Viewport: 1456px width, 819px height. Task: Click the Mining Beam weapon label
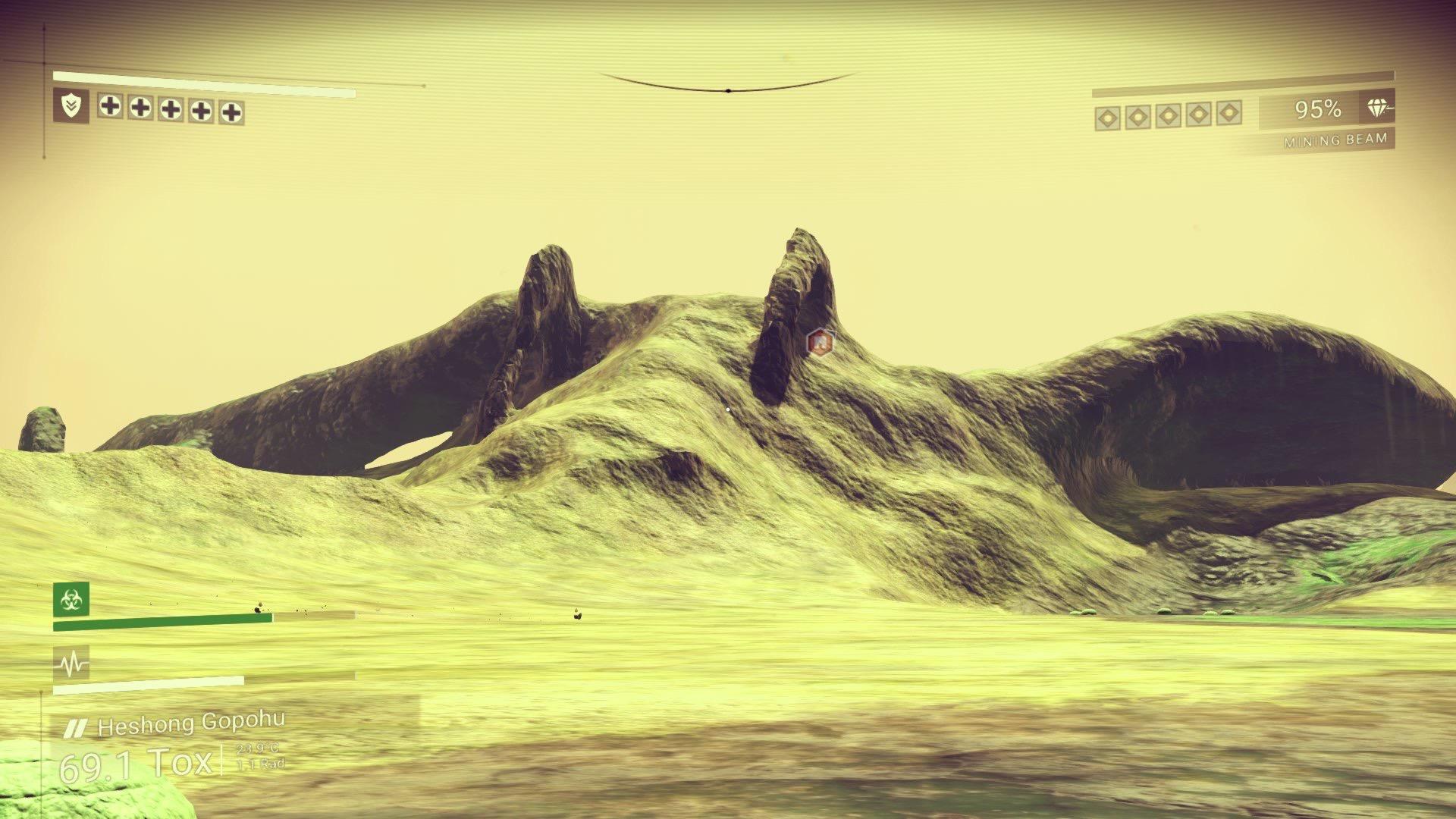[x=1335, y=140]
